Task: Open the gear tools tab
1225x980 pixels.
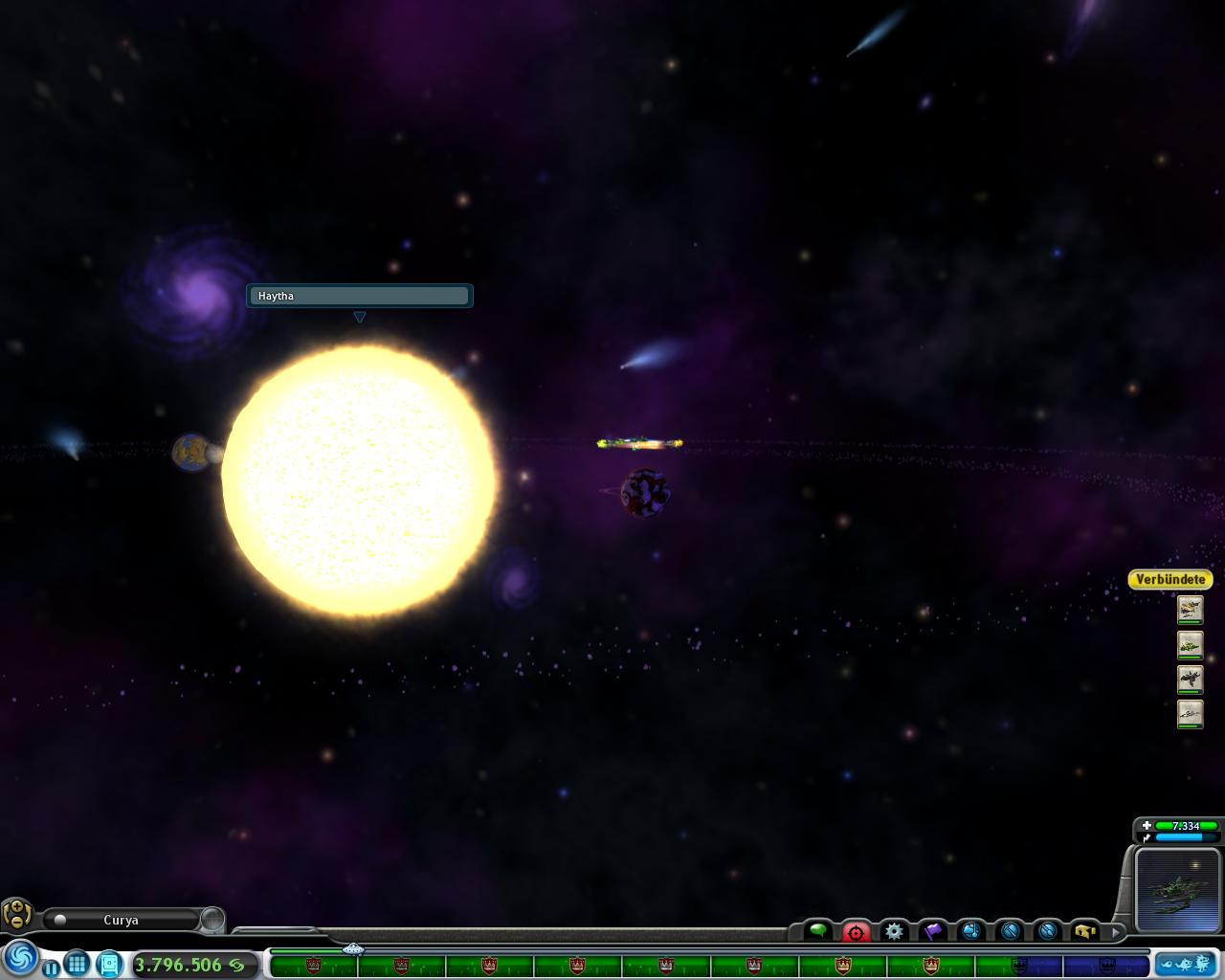Action: [894, 930]
